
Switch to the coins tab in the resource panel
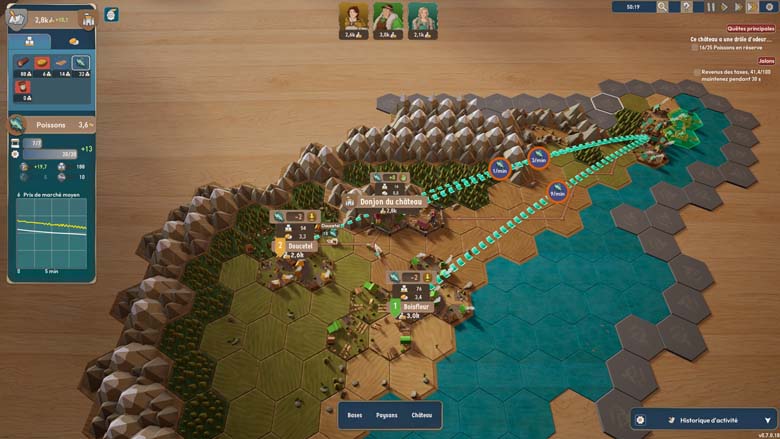pyautogui.click(x=73, y=41)
